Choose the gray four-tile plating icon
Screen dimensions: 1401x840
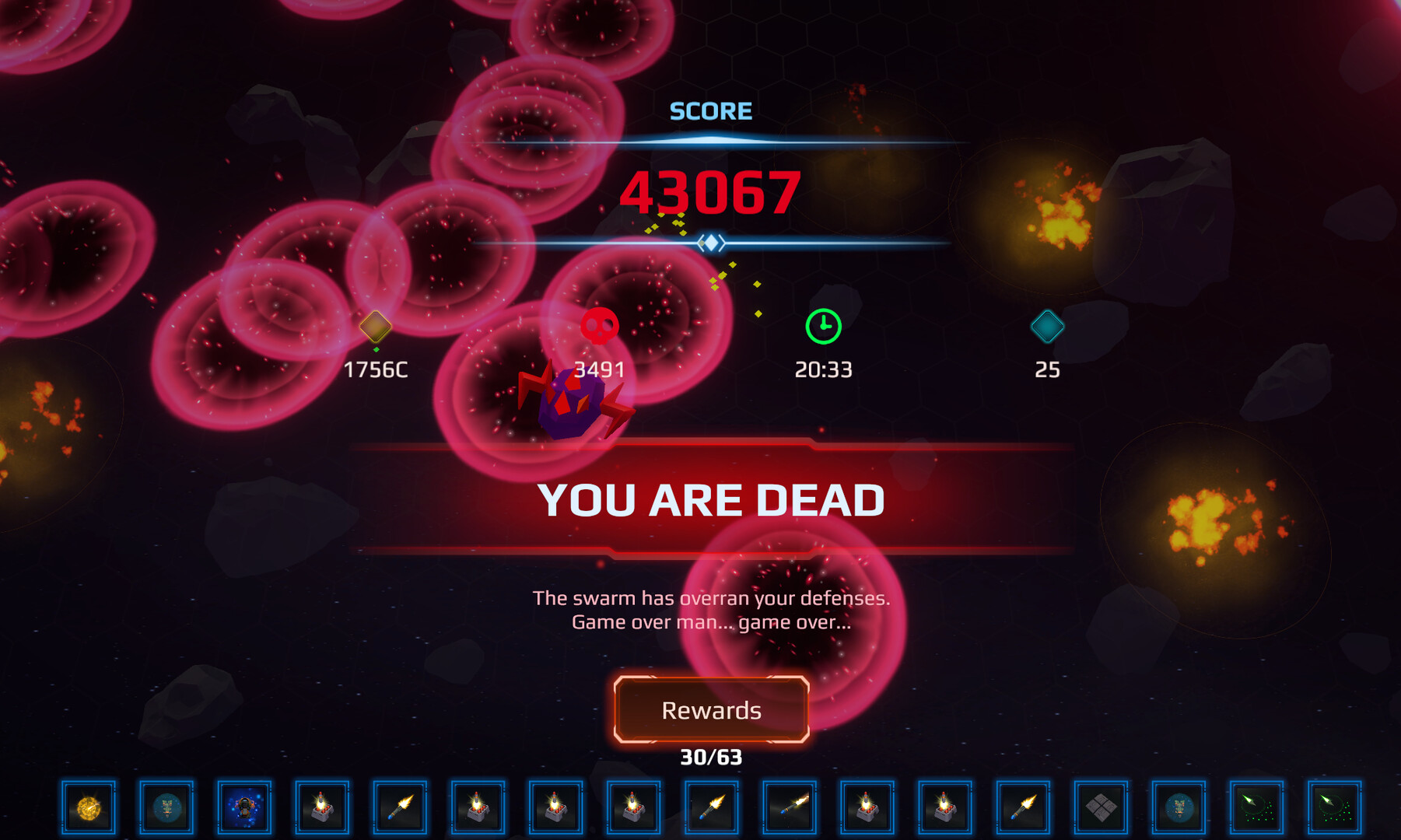[1101, 808]
